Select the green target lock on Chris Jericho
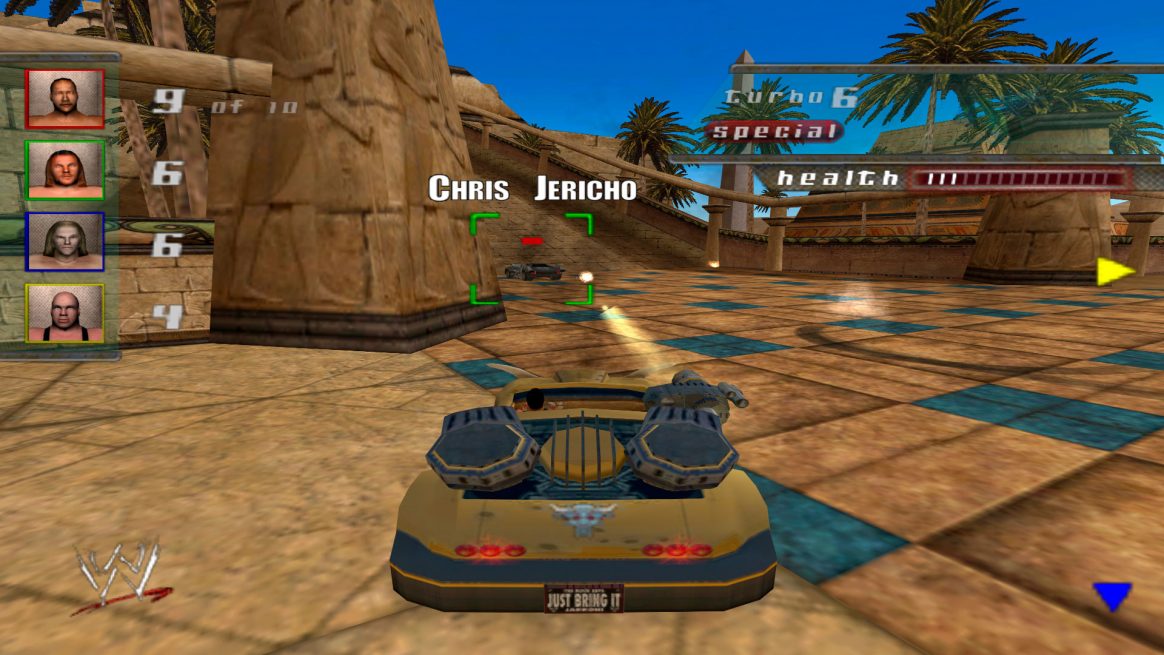 531,258
